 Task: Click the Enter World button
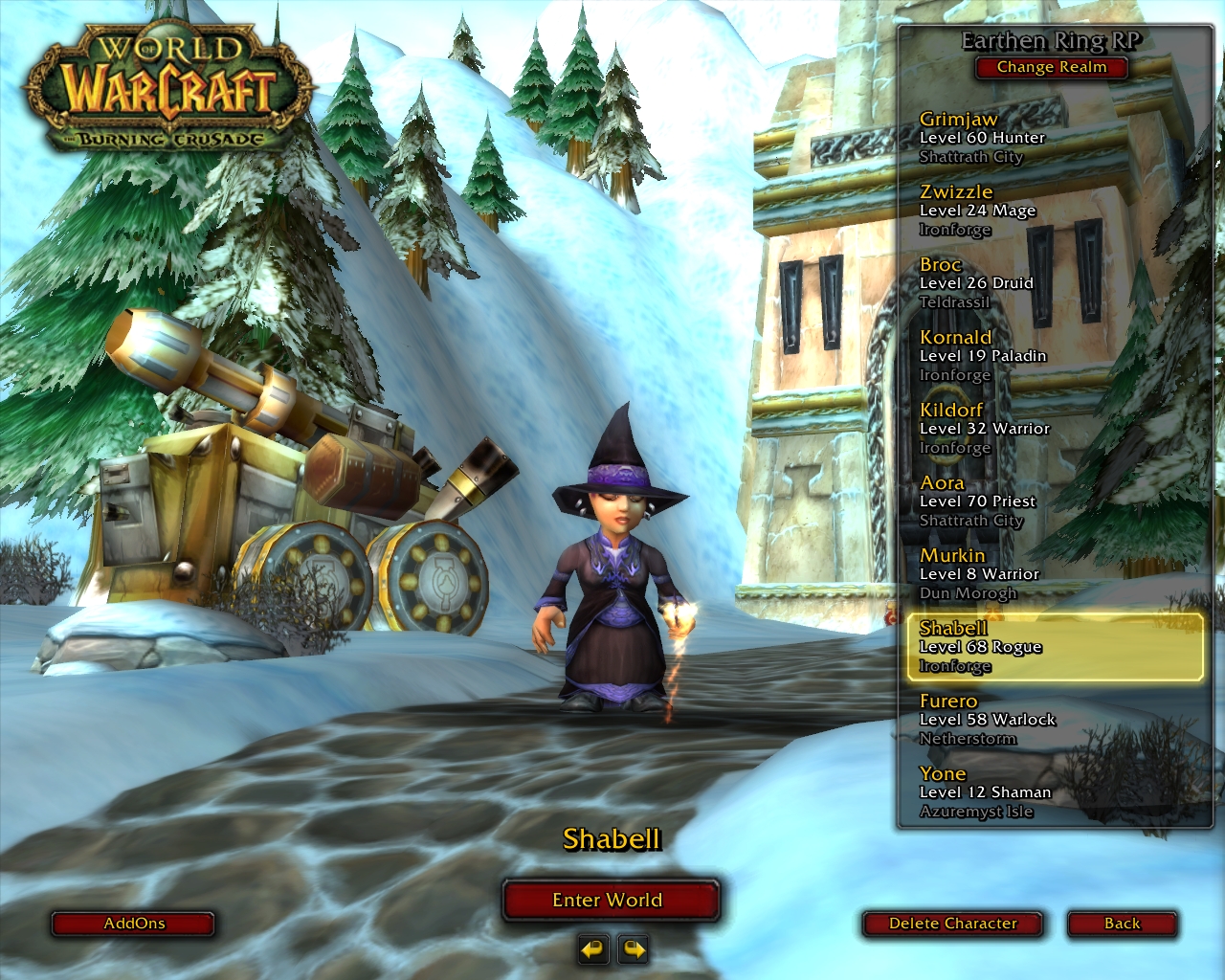coord(610,901)
